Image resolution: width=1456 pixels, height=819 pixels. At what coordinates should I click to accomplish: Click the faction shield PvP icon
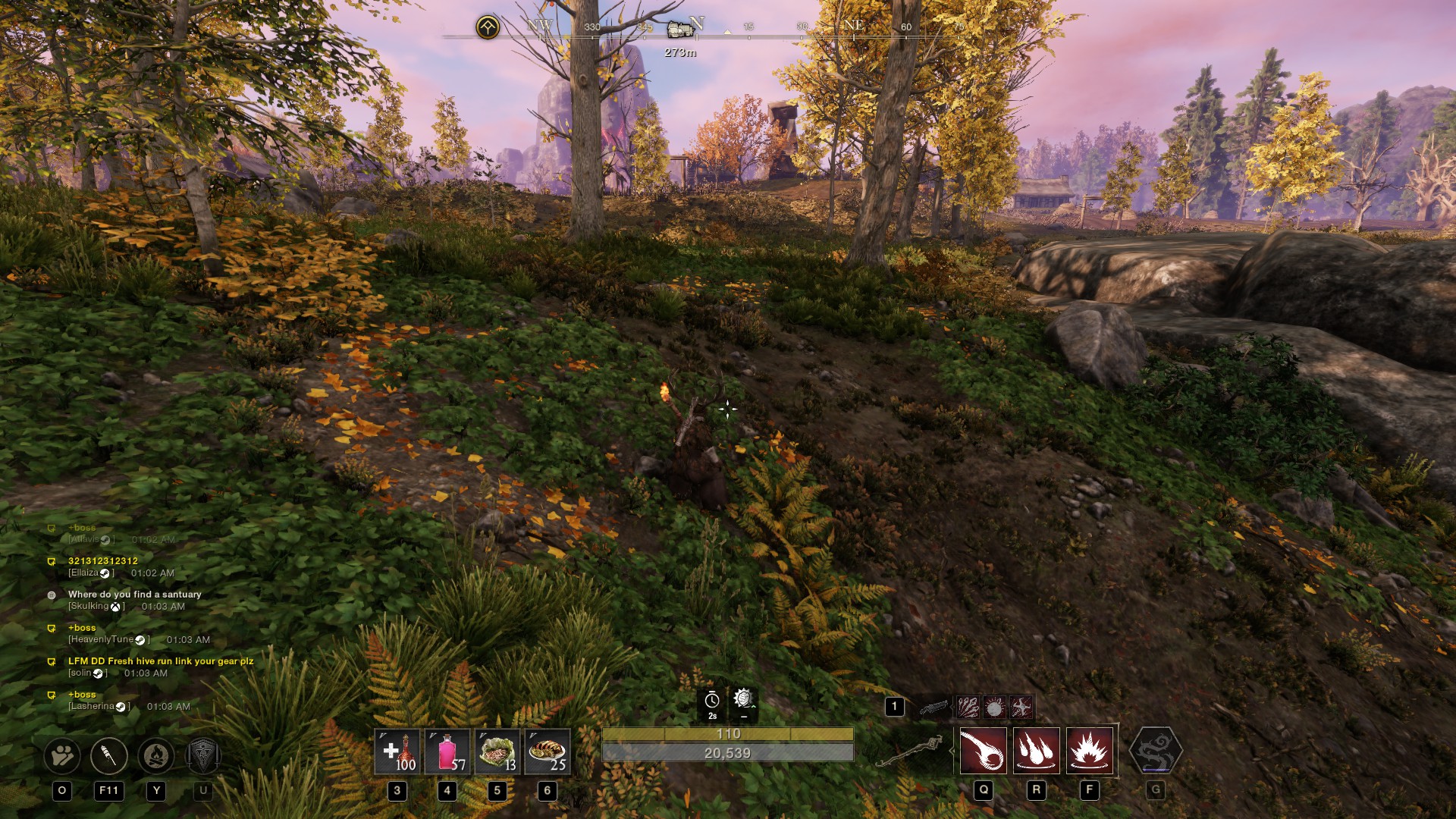(202, 755)
